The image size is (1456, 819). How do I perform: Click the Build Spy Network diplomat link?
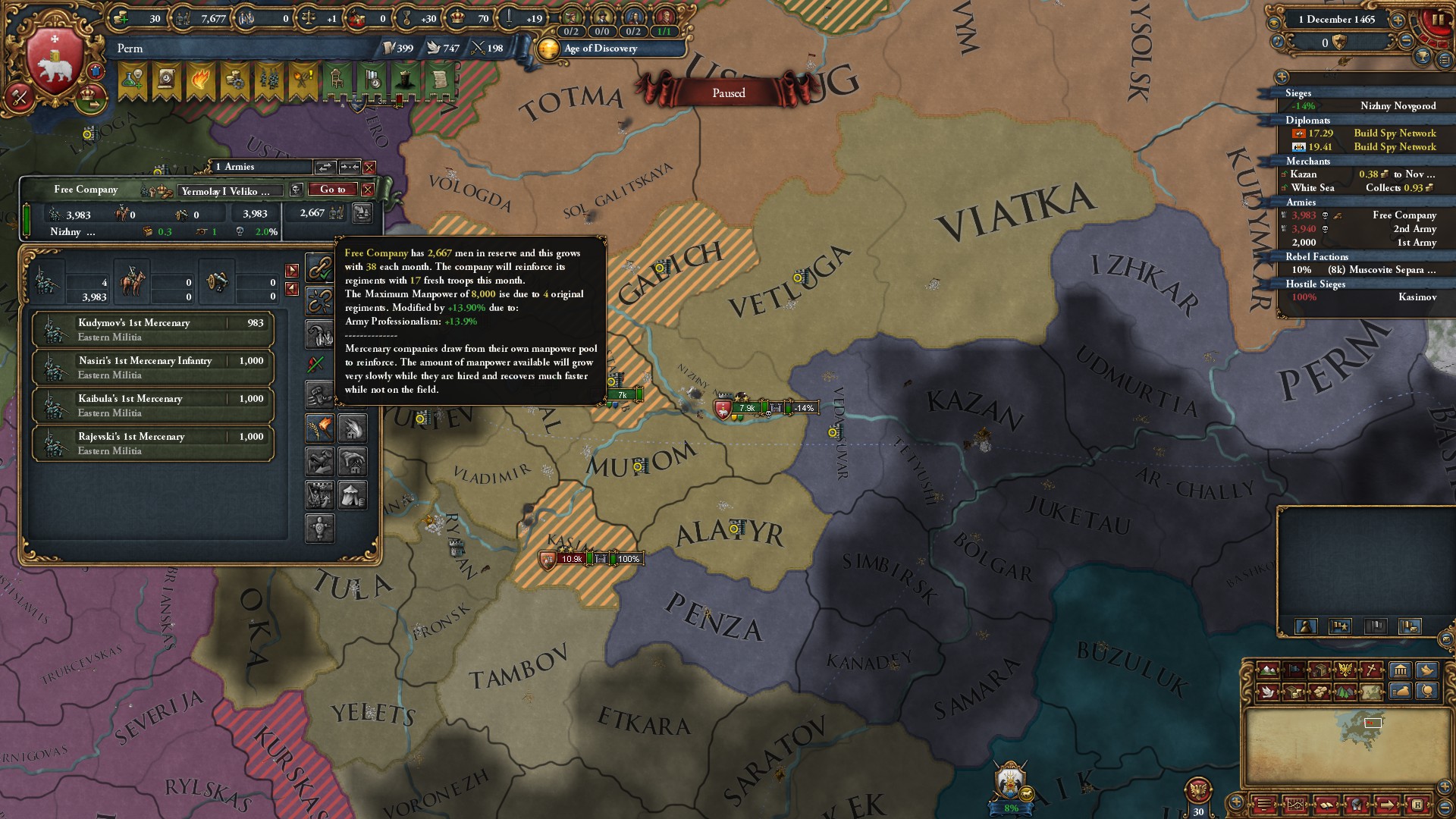(1396, 132)
